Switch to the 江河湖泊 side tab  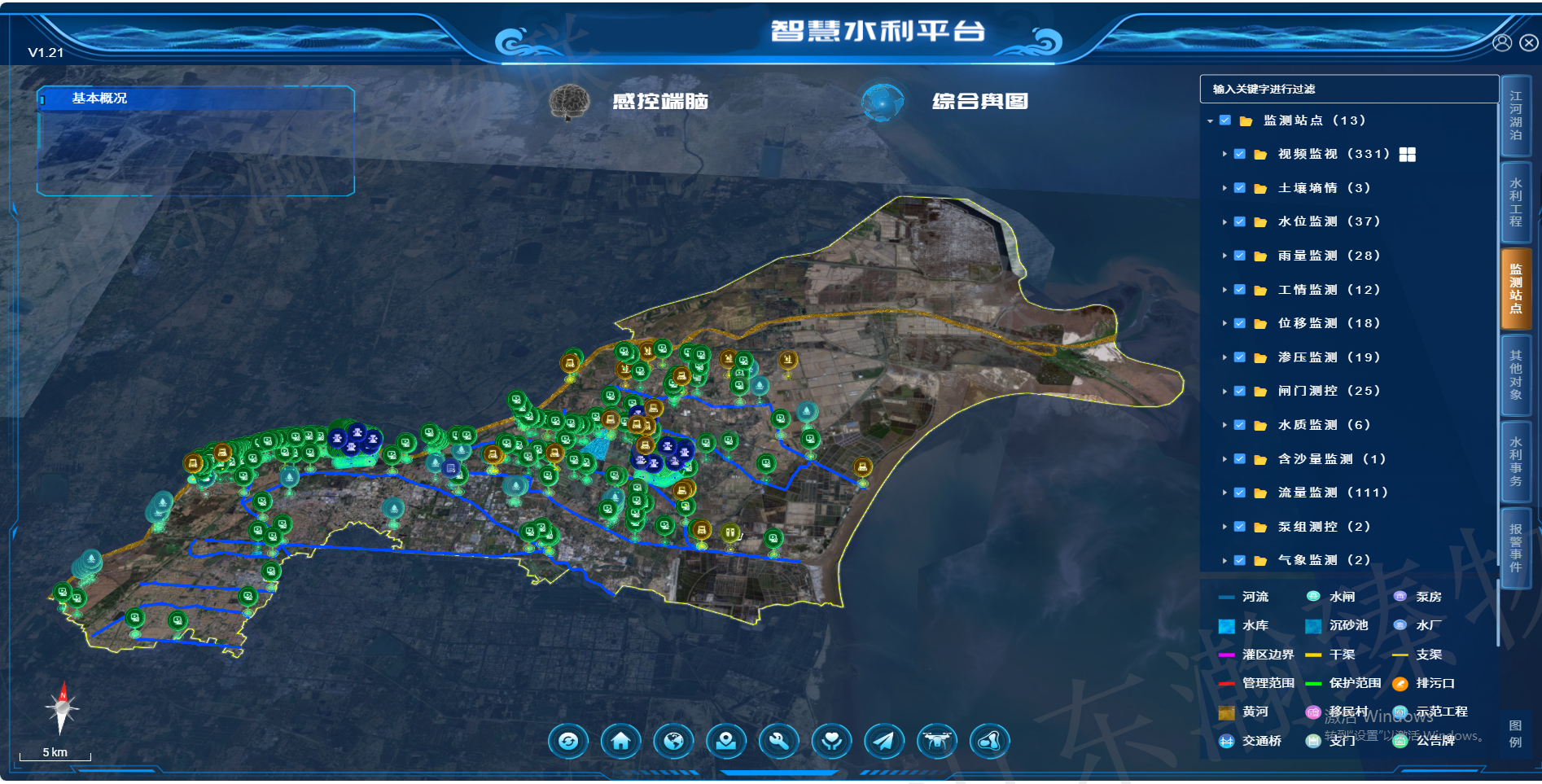(x=1515, y=116)
